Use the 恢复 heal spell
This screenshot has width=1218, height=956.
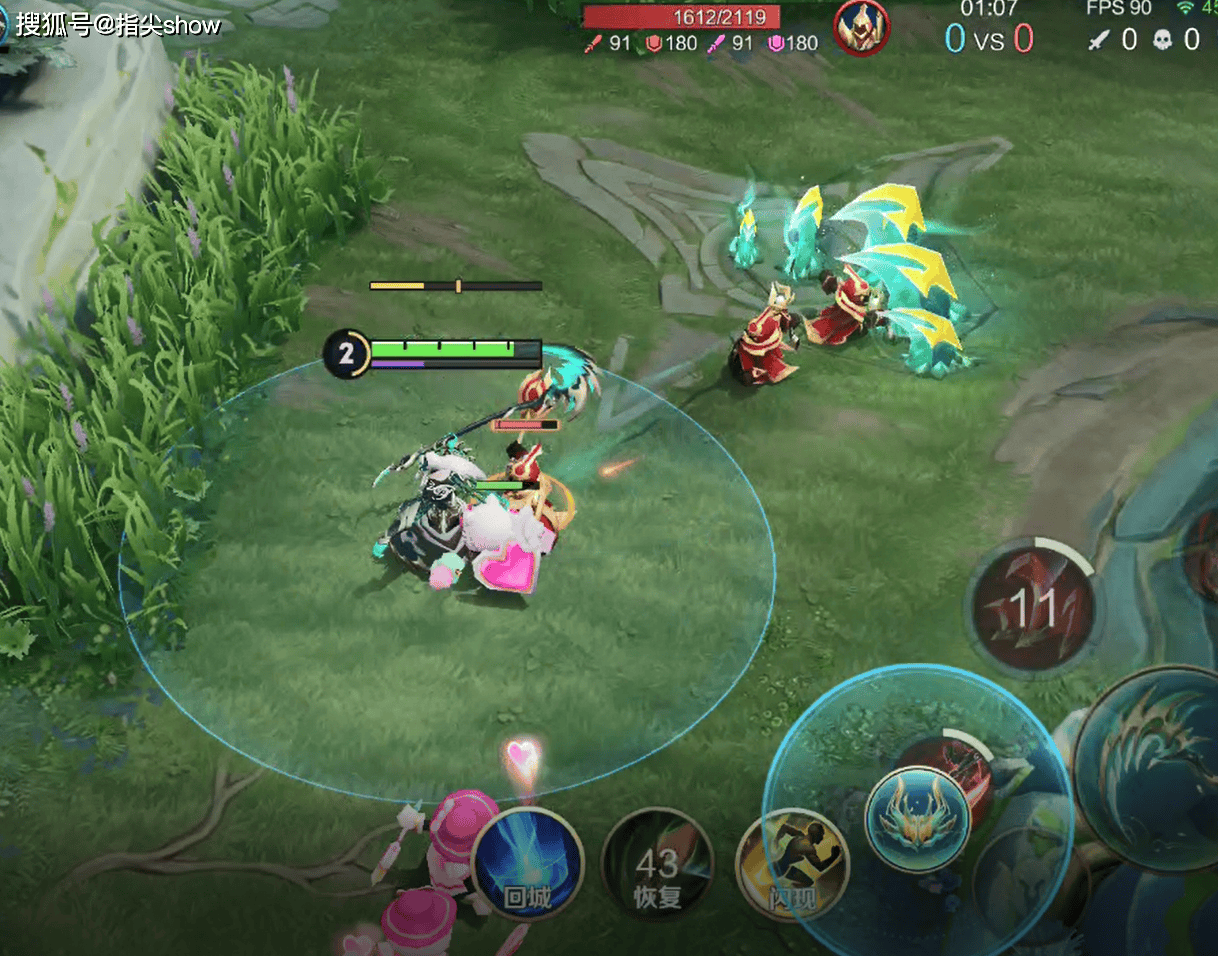coord(657,865)
